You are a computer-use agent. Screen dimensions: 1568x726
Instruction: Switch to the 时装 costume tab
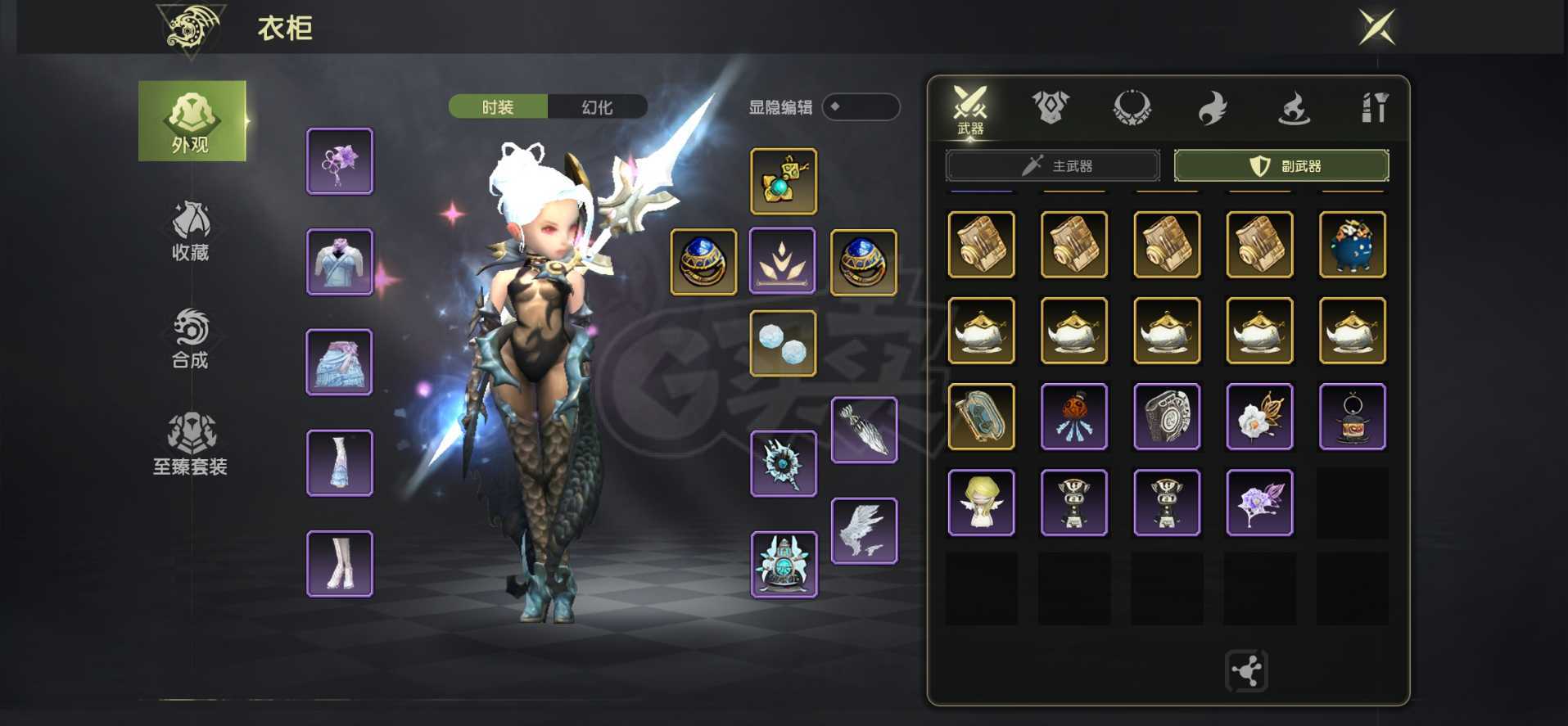498,107
